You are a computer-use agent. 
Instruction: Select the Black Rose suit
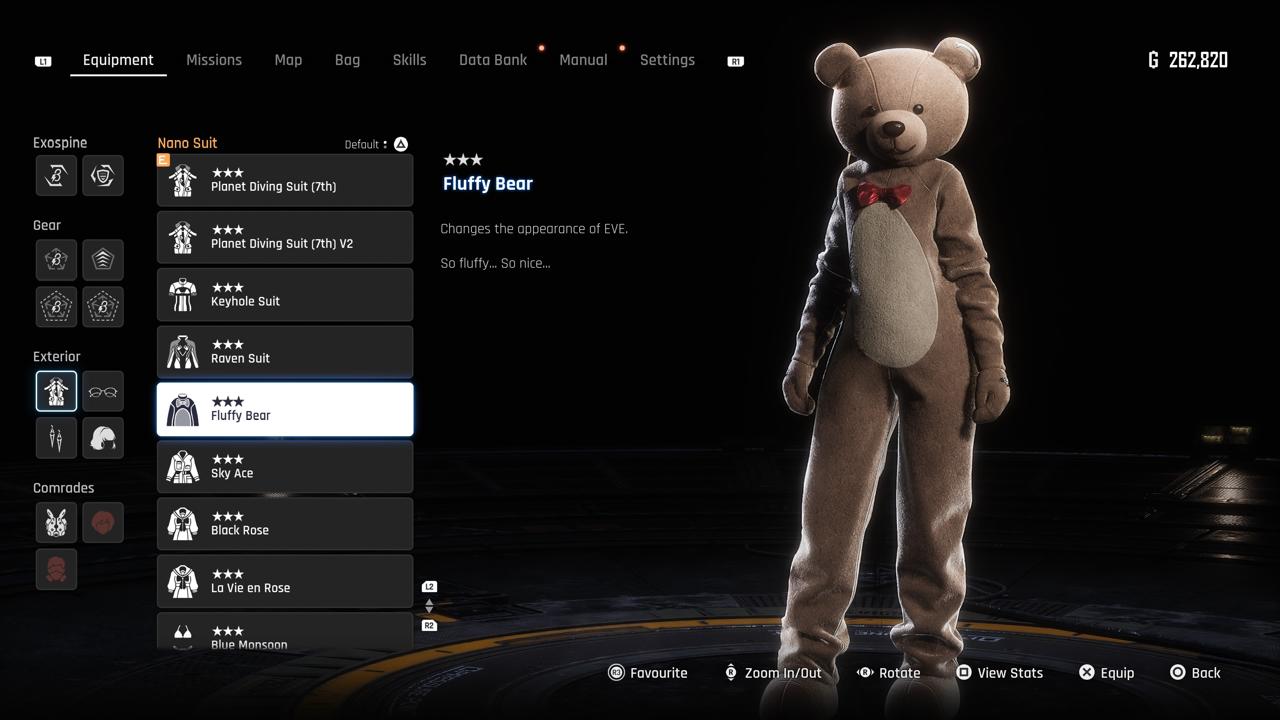click(x=285, y=524)
